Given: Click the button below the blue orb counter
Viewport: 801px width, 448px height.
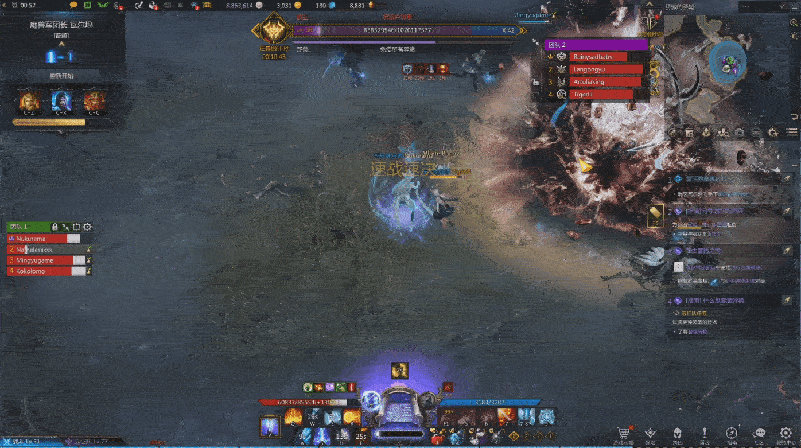Looking at the screenshot, I should [x=61, y=76].
